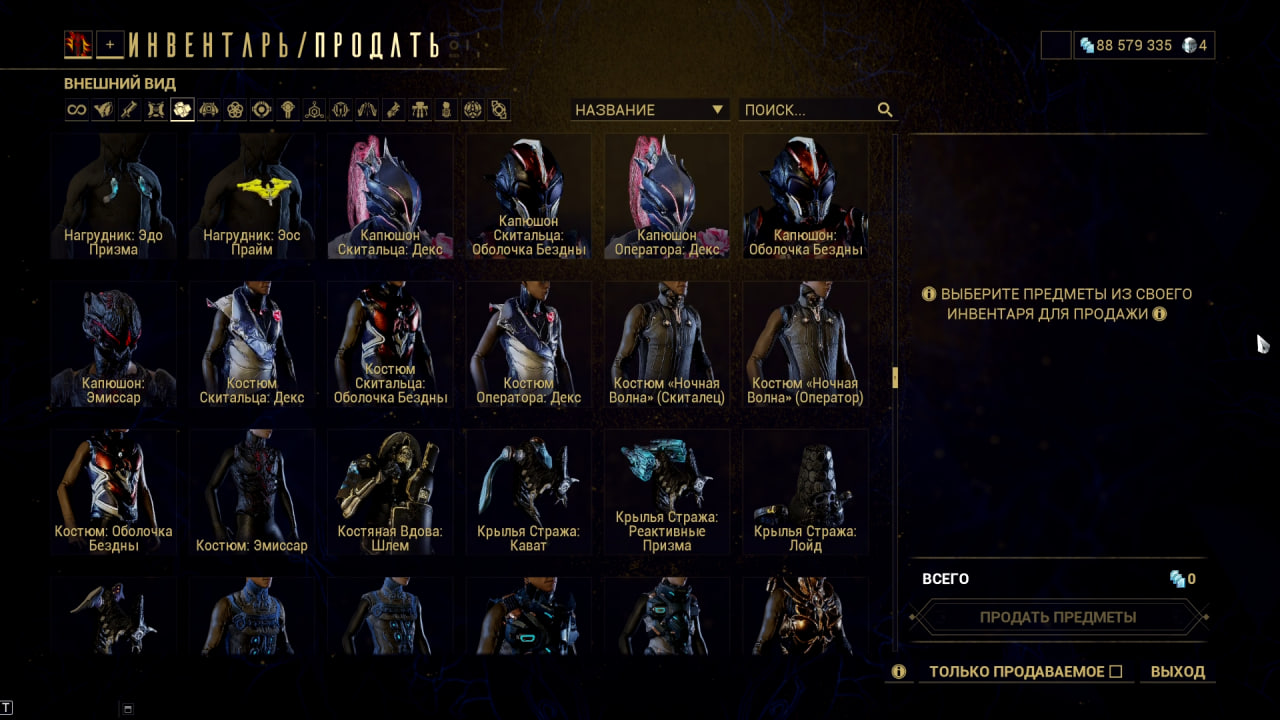This screenshot has width=1280, height=720.
Task: Choose Костюм Скитальца: Оболочка Бездны
Action: [x=390, y=344]
